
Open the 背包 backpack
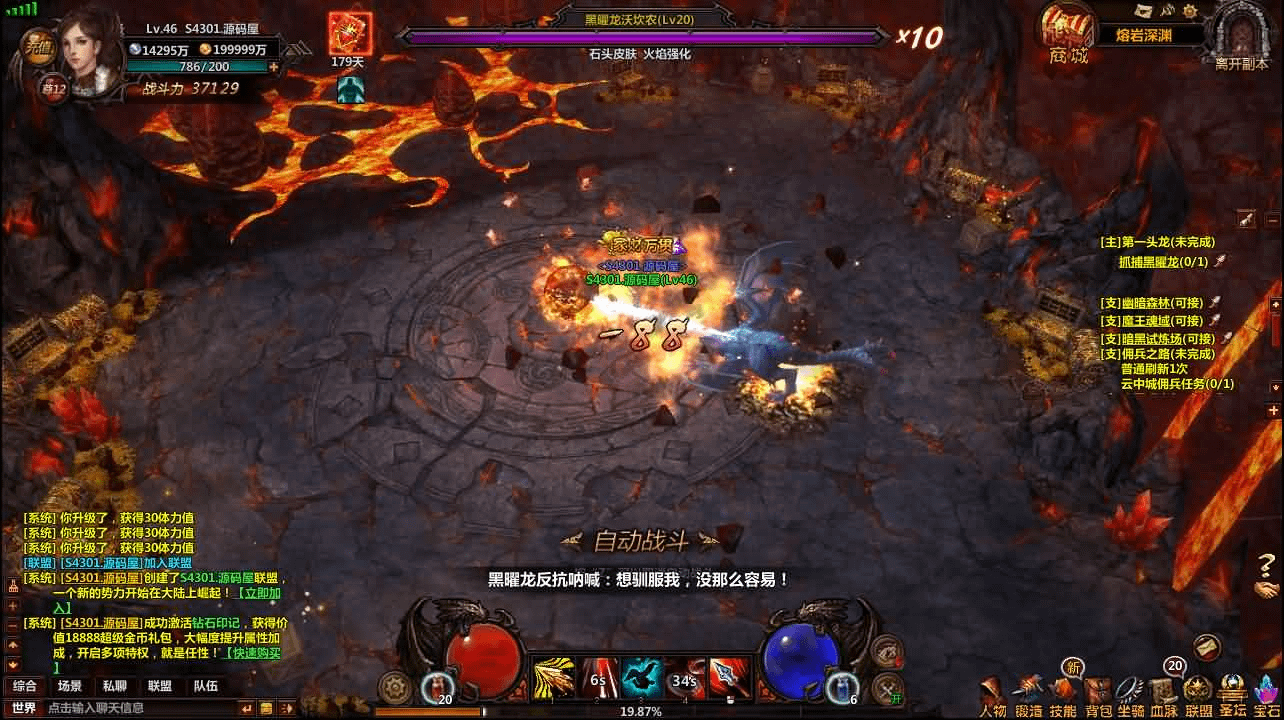(1098, 694)
